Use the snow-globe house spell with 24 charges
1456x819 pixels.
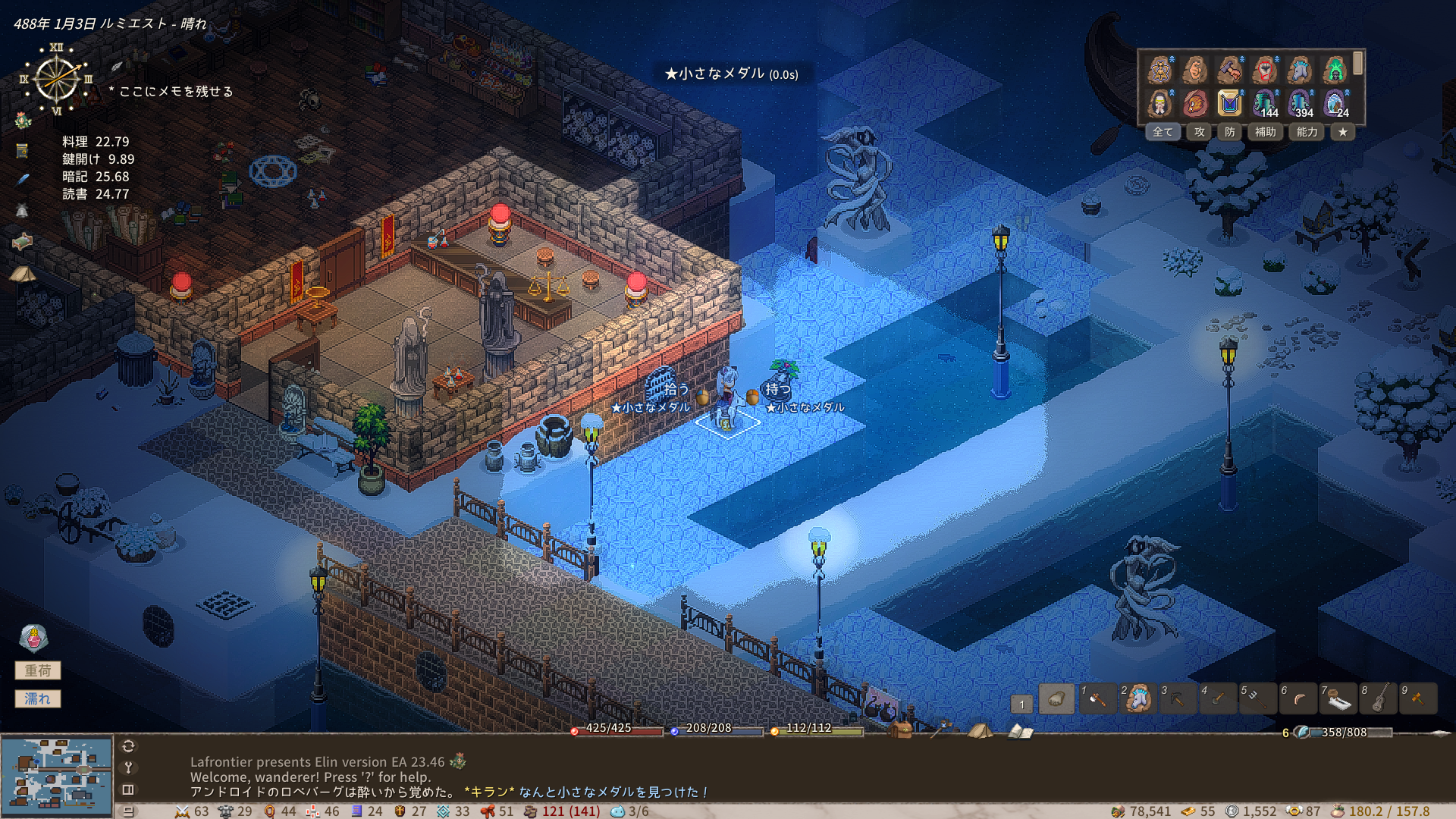[1335, 102]
